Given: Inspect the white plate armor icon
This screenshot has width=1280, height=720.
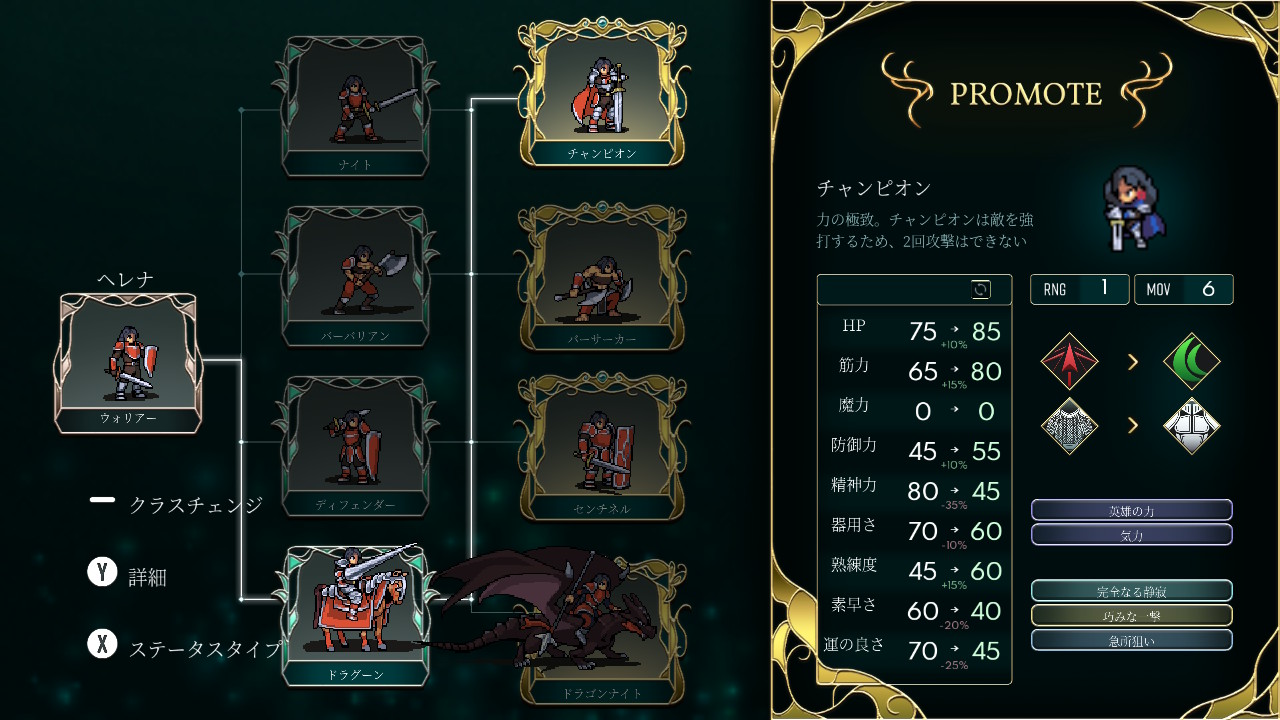Looking at the screenshot, I should 1192,425.
